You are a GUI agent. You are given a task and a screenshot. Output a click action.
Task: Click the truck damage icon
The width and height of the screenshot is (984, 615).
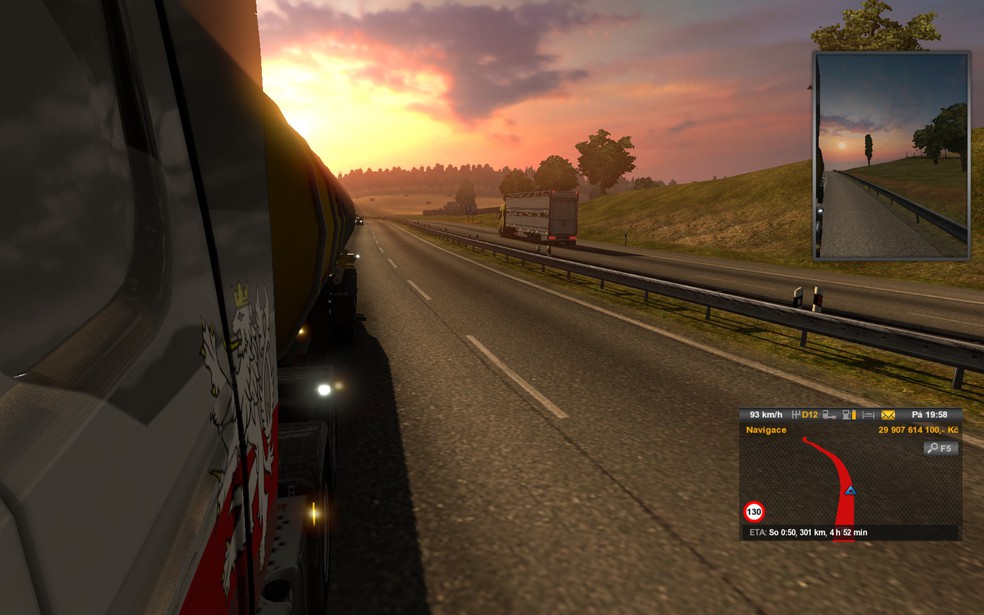click(x=828, y=415)
